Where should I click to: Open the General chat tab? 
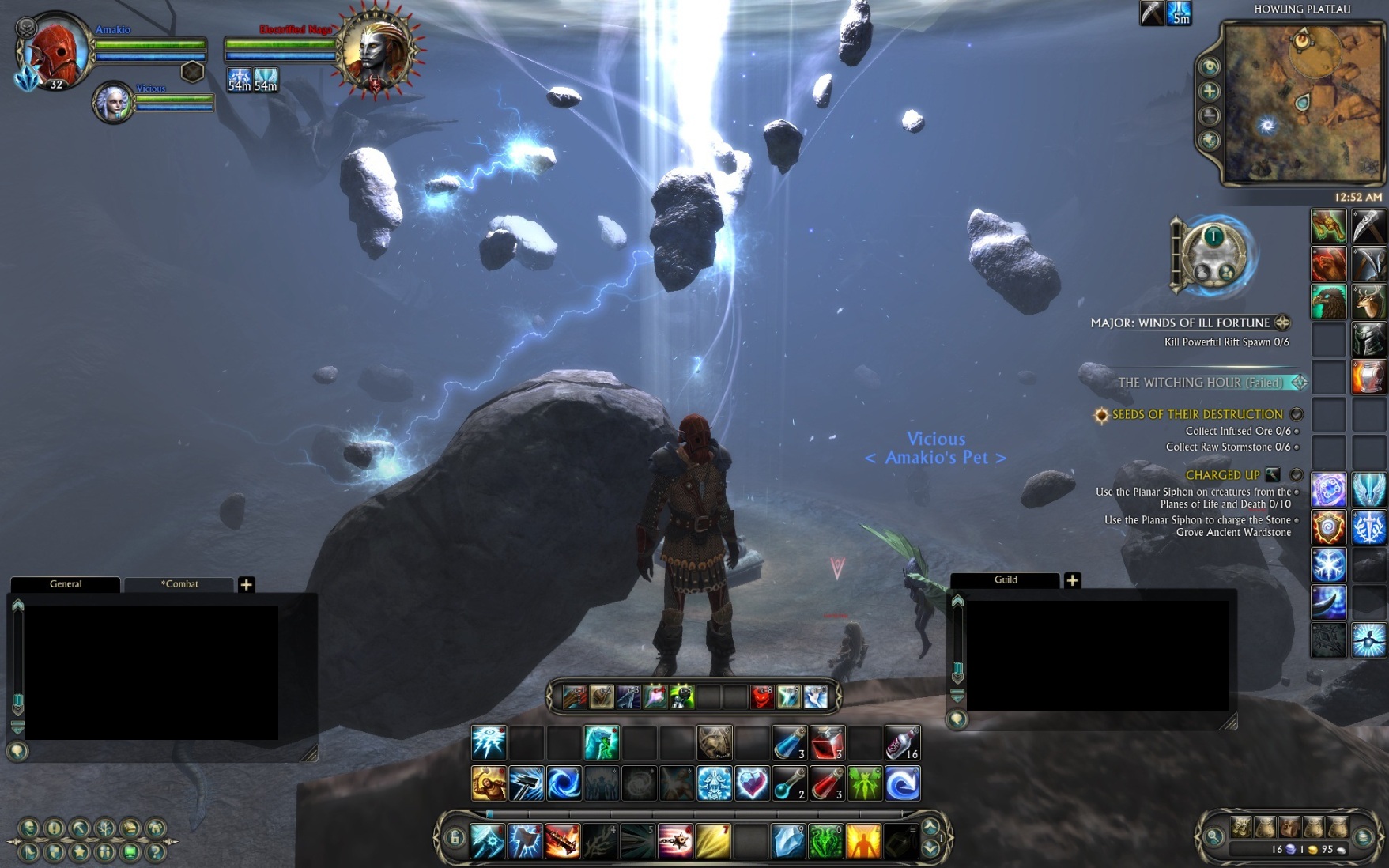click(x=66, y=584)
